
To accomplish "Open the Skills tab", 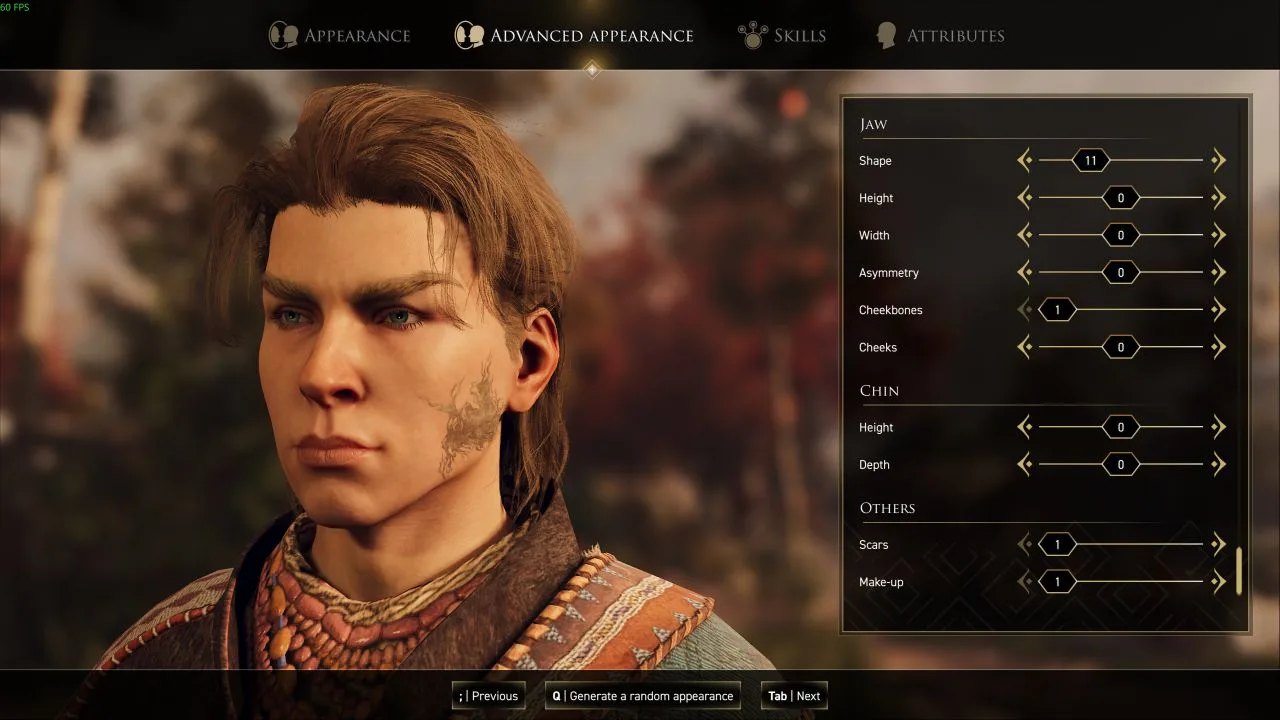I will pyautogui.click(x=783, y=36).
